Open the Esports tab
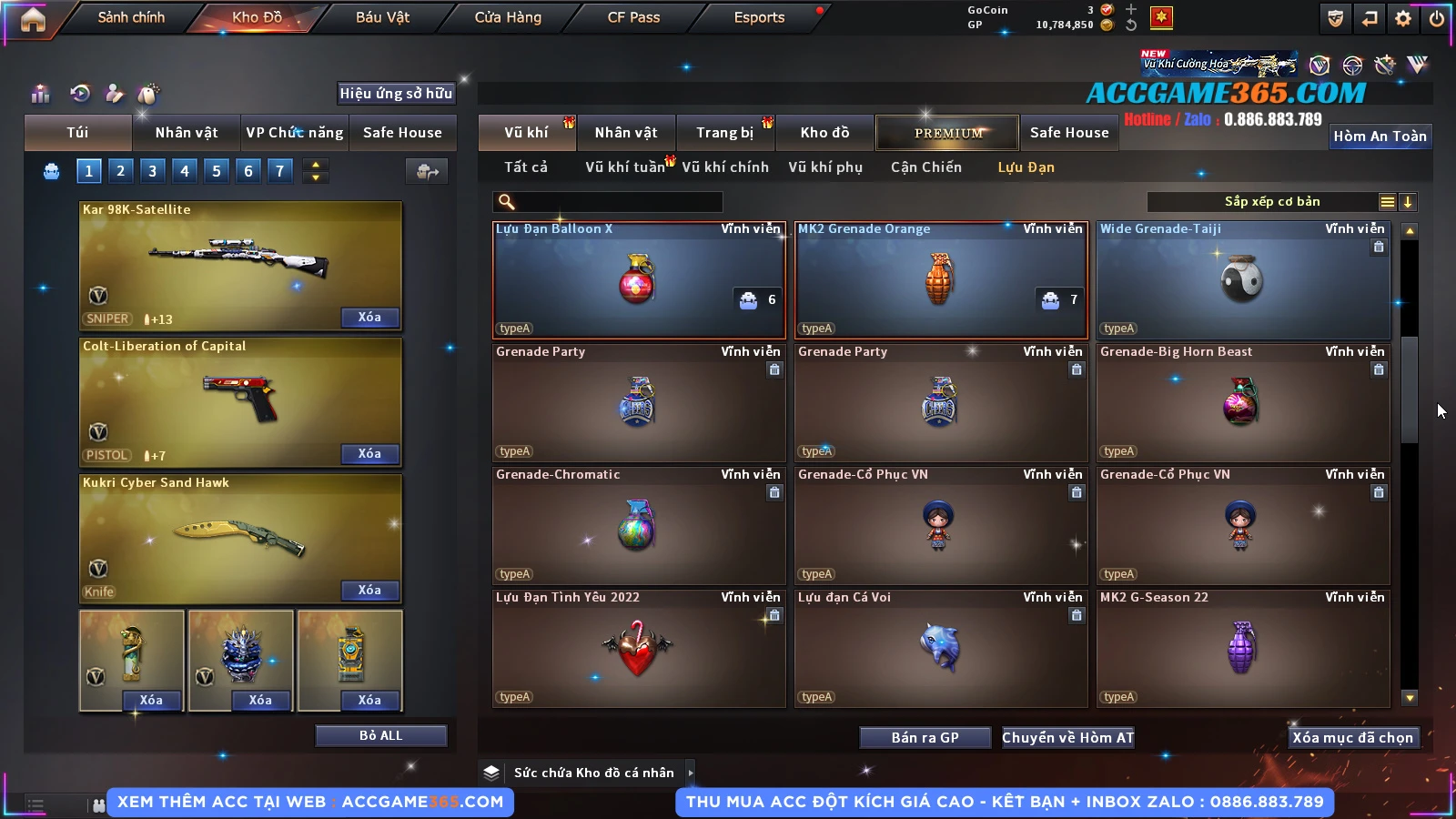Image resolution: width=1456 pixels, height=819 pixels. click(759, 17)
